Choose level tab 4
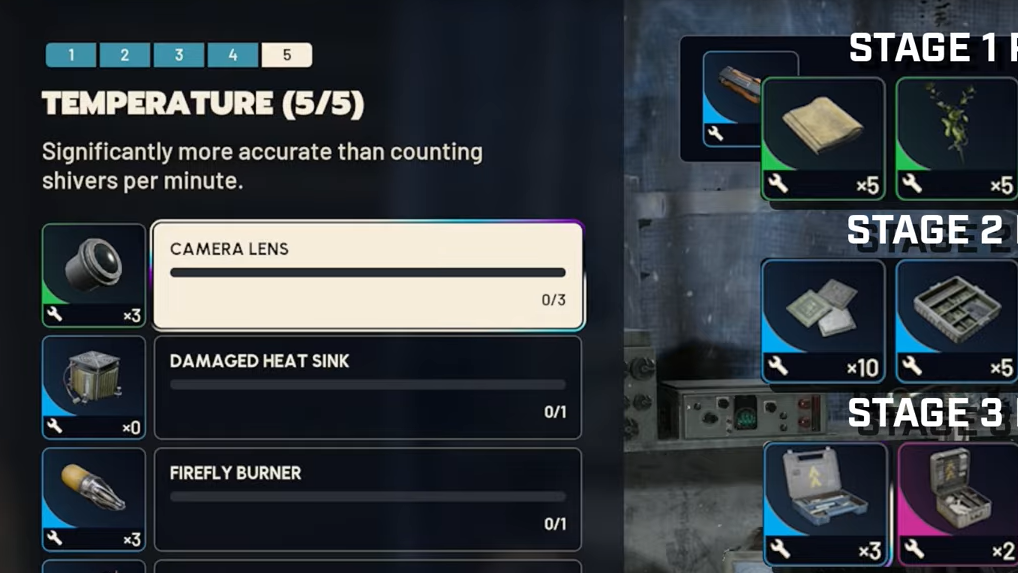1018x573 pixels. coord(233,55)
